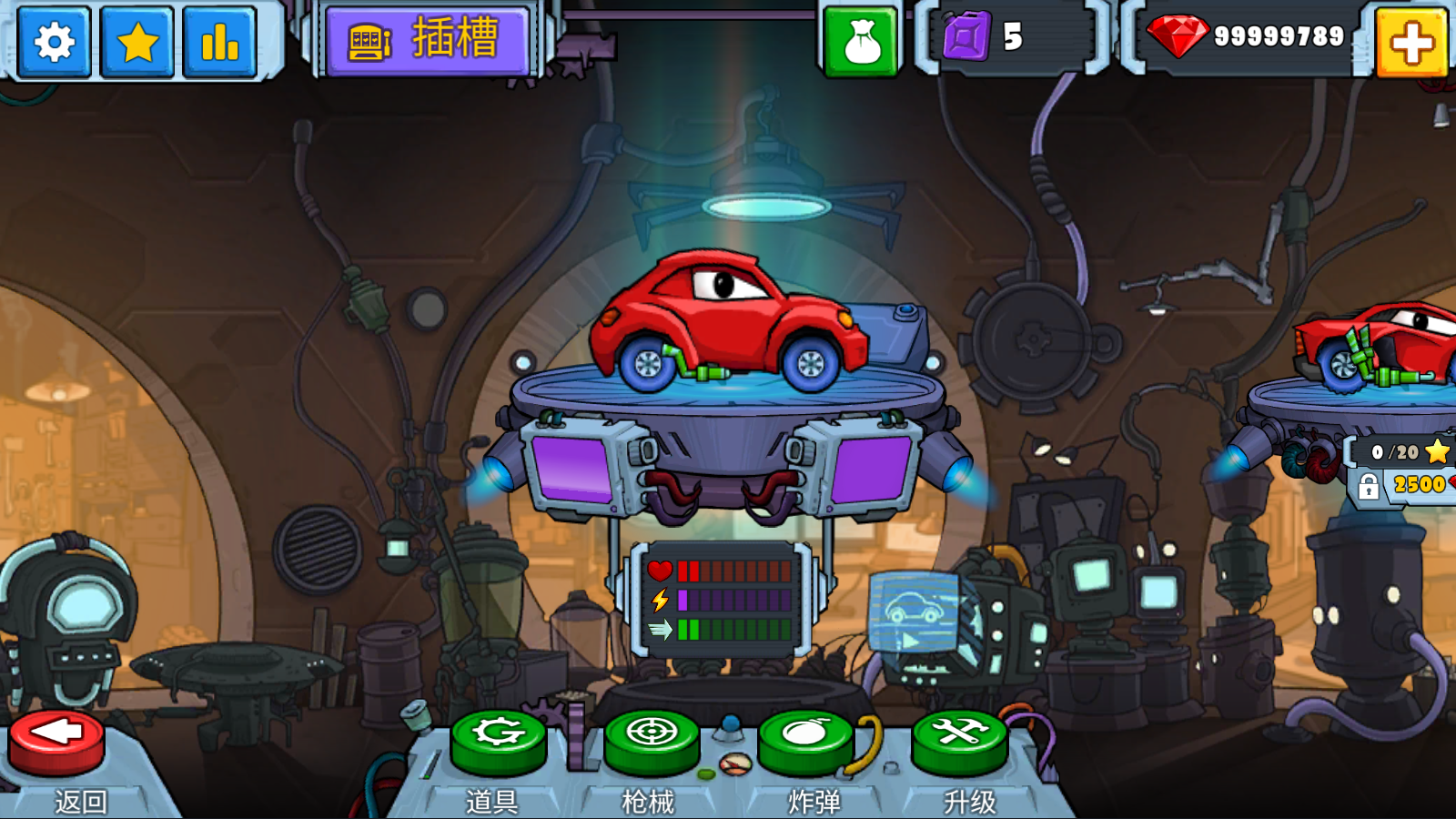Click the yellow star button

pos(137,42)
